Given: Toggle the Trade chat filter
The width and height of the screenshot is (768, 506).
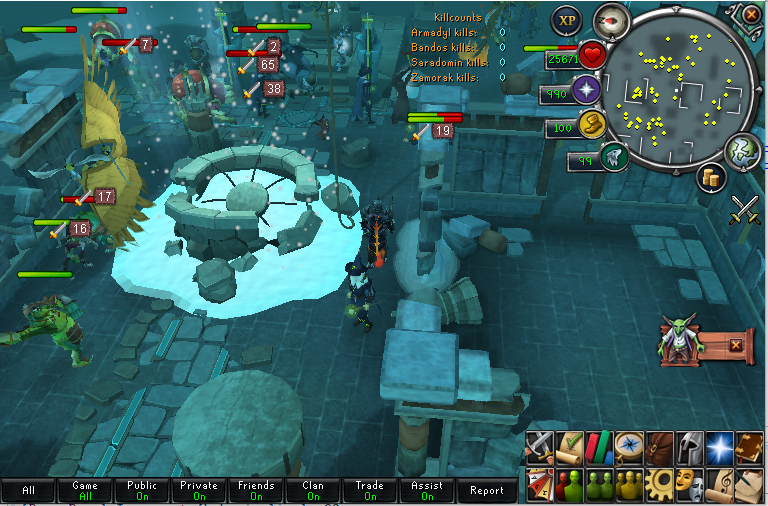Looking at the screenshot, I should (370, 490).
